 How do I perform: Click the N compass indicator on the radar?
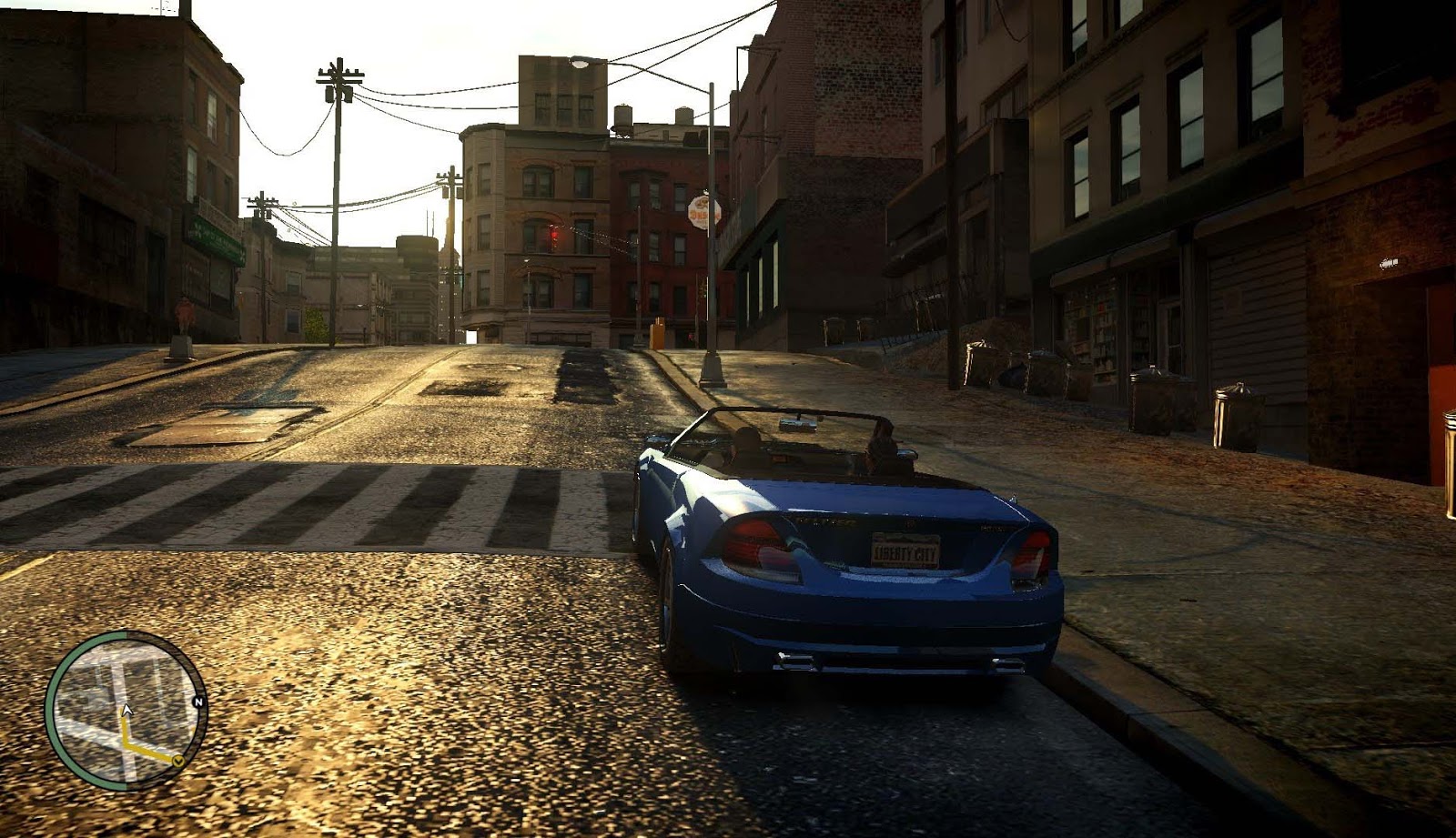point(198,701)
